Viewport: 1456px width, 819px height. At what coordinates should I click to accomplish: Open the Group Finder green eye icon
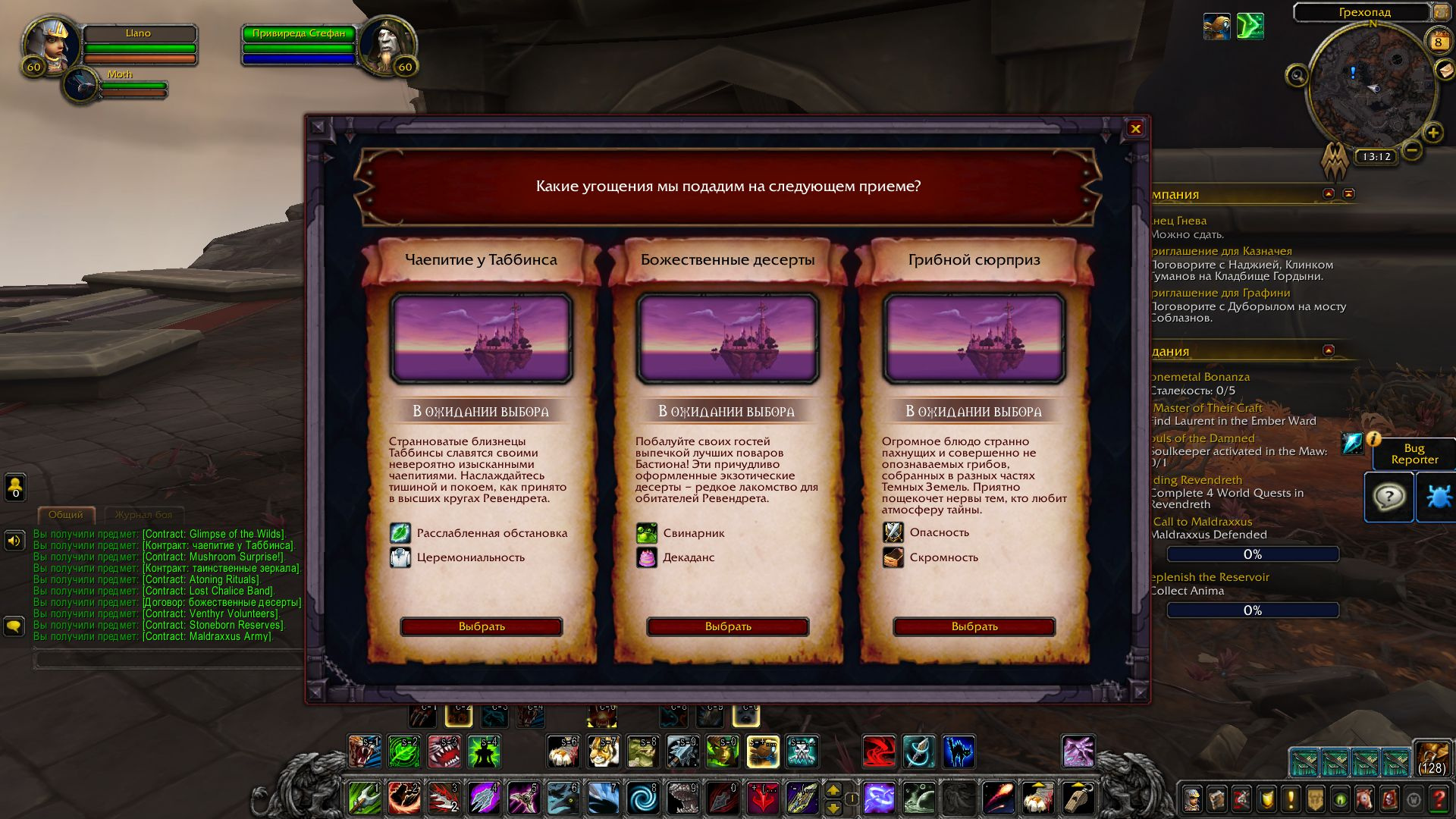point(1339,800)
